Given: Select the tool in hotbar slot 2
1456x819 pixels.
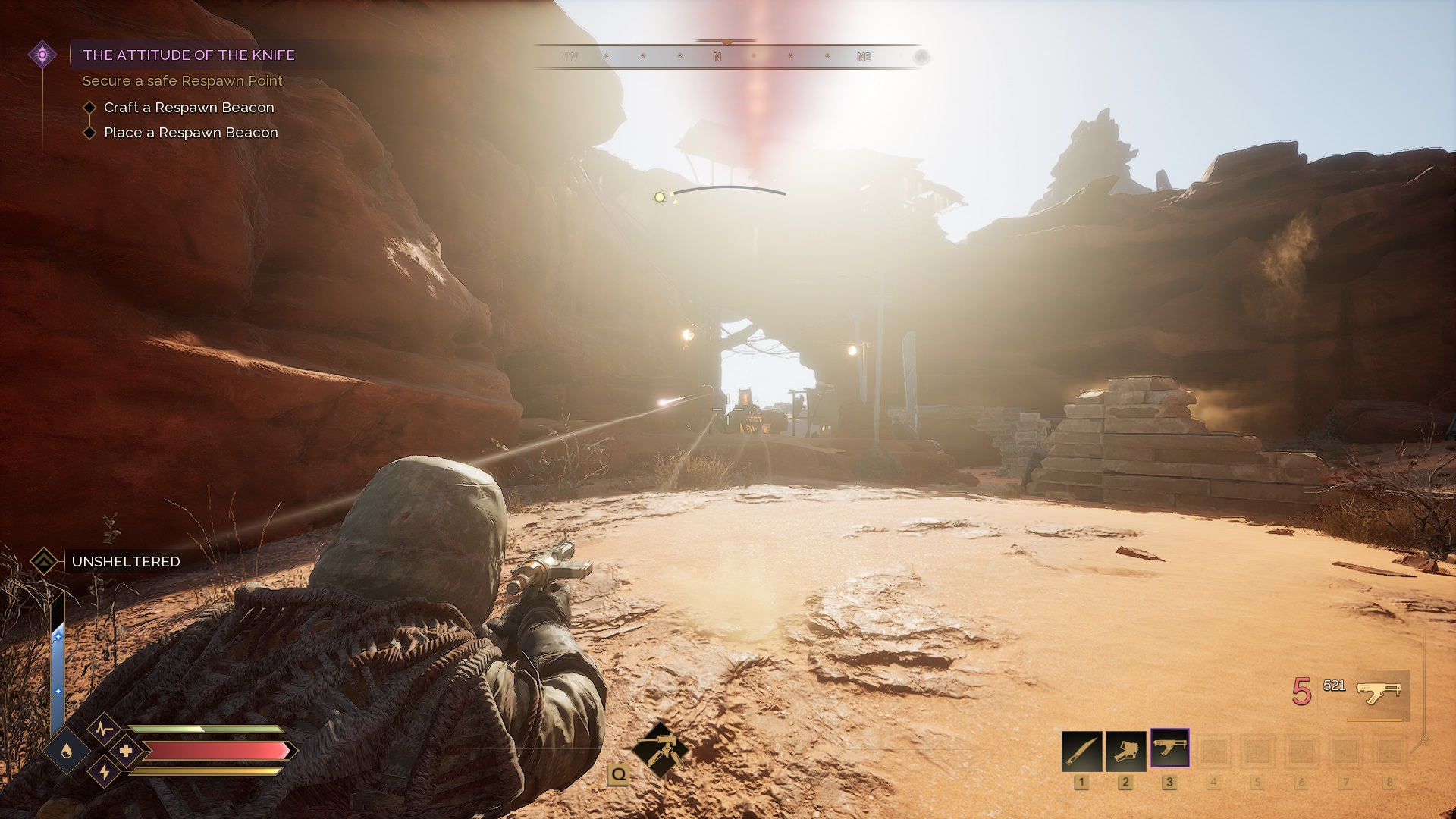Looking at the screenshot, I should coord(1125,750).
